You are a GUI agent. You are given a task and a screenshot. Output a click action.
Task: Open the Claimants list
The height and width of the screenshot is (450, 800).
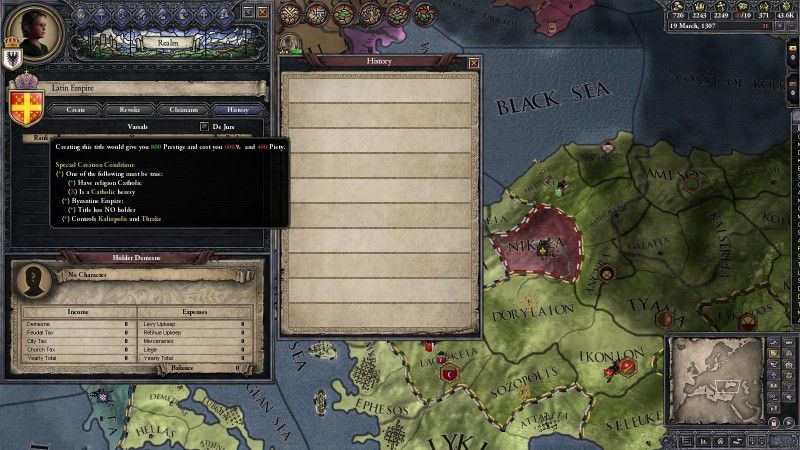click(x=184, y=109)
